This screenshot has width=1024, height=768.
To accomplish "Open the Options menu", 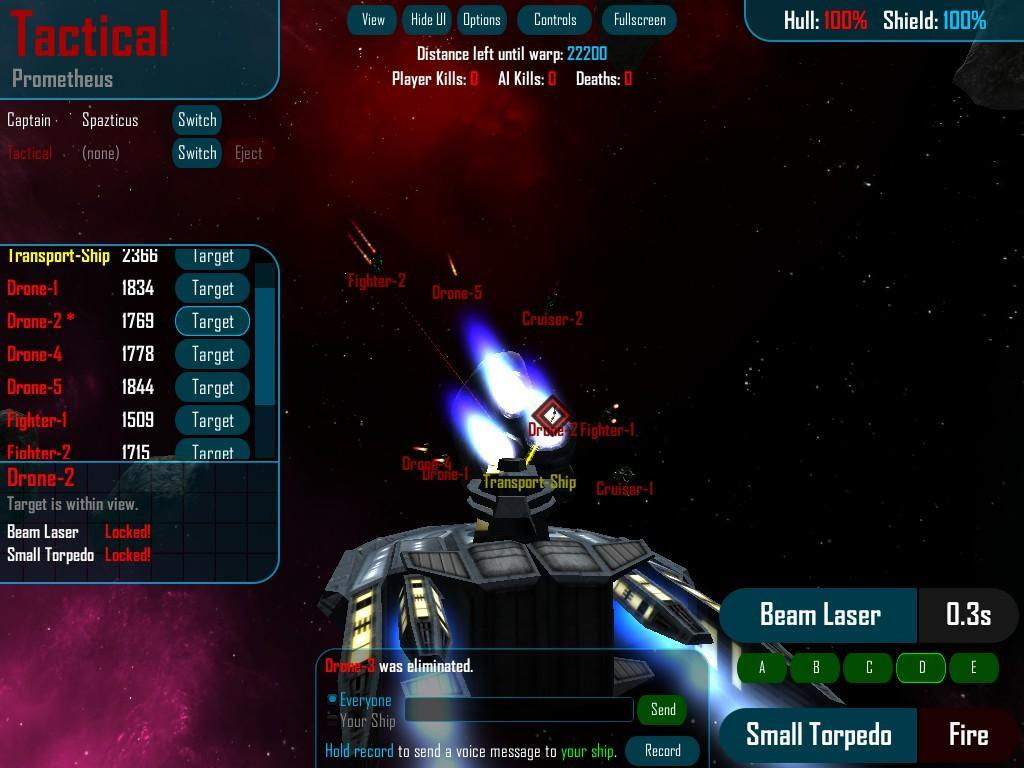I will (481, 20).
